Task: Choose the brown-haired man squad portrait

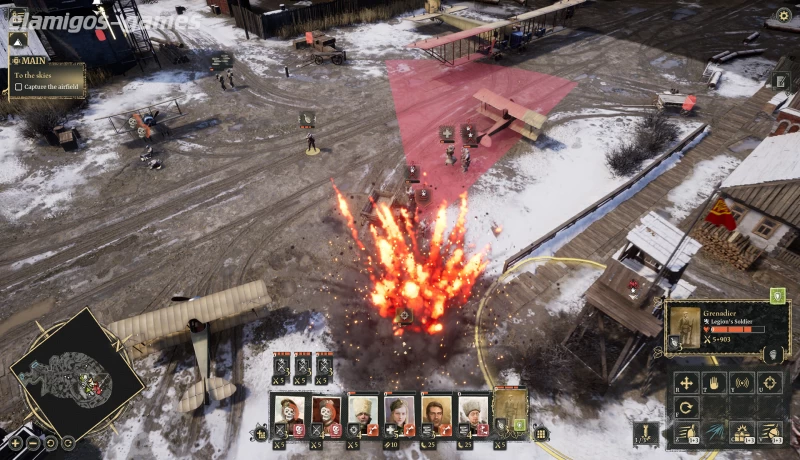Action: click(x=436, y=412)
